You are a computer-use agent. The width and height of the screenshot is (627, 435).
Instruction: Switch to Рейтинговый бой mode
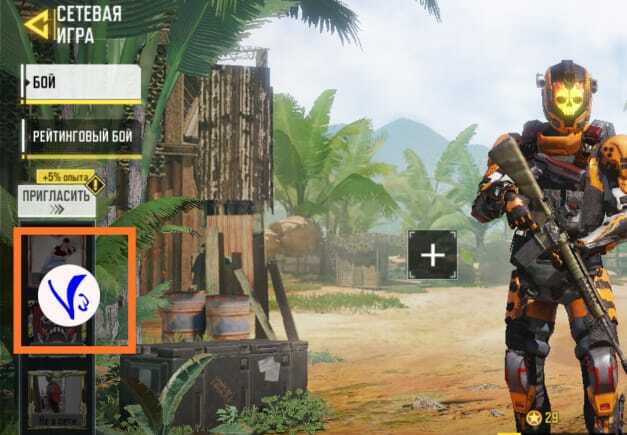click(81, 135)
